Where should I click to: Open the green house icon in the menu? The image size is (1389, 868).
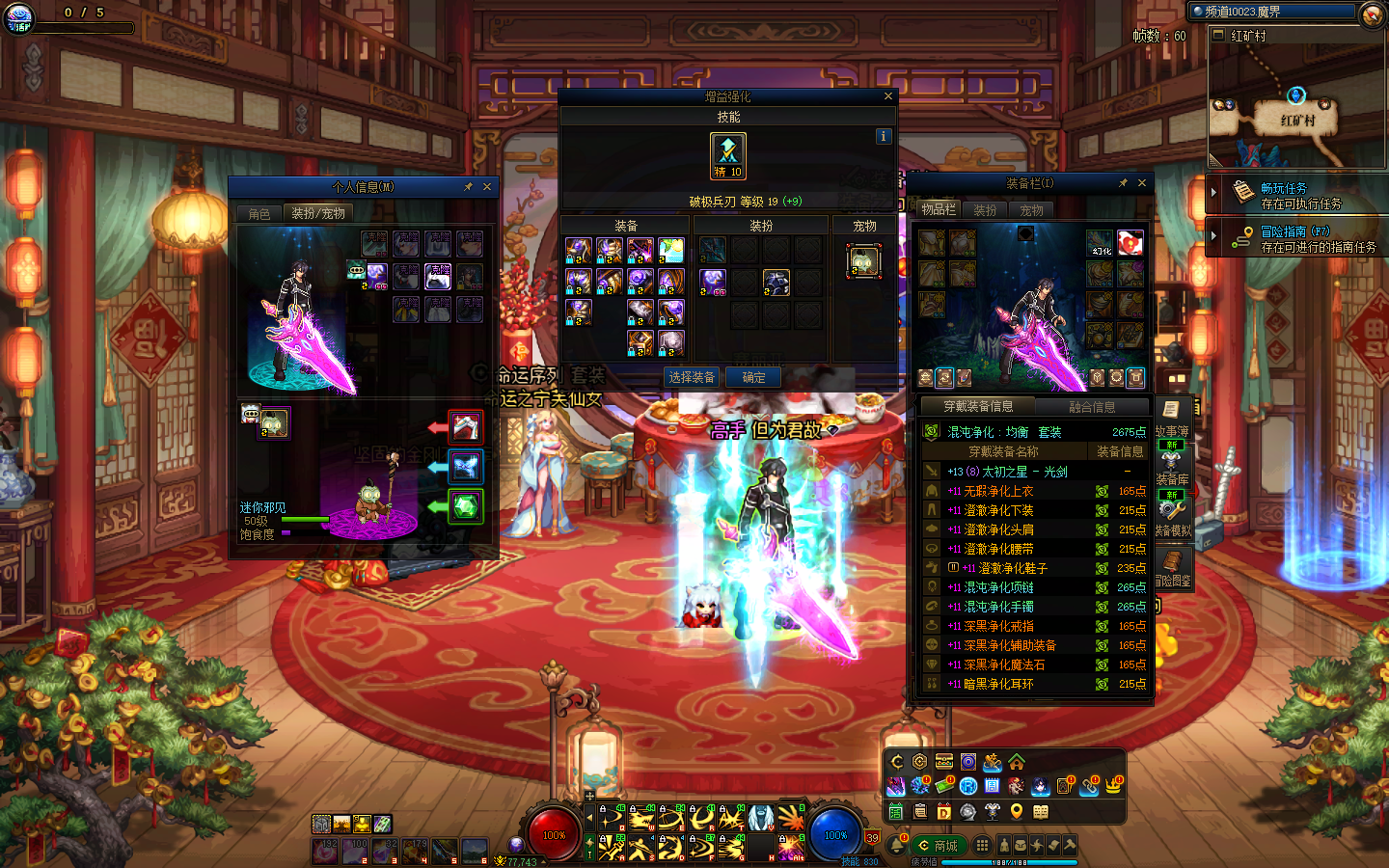point(1017,762)
